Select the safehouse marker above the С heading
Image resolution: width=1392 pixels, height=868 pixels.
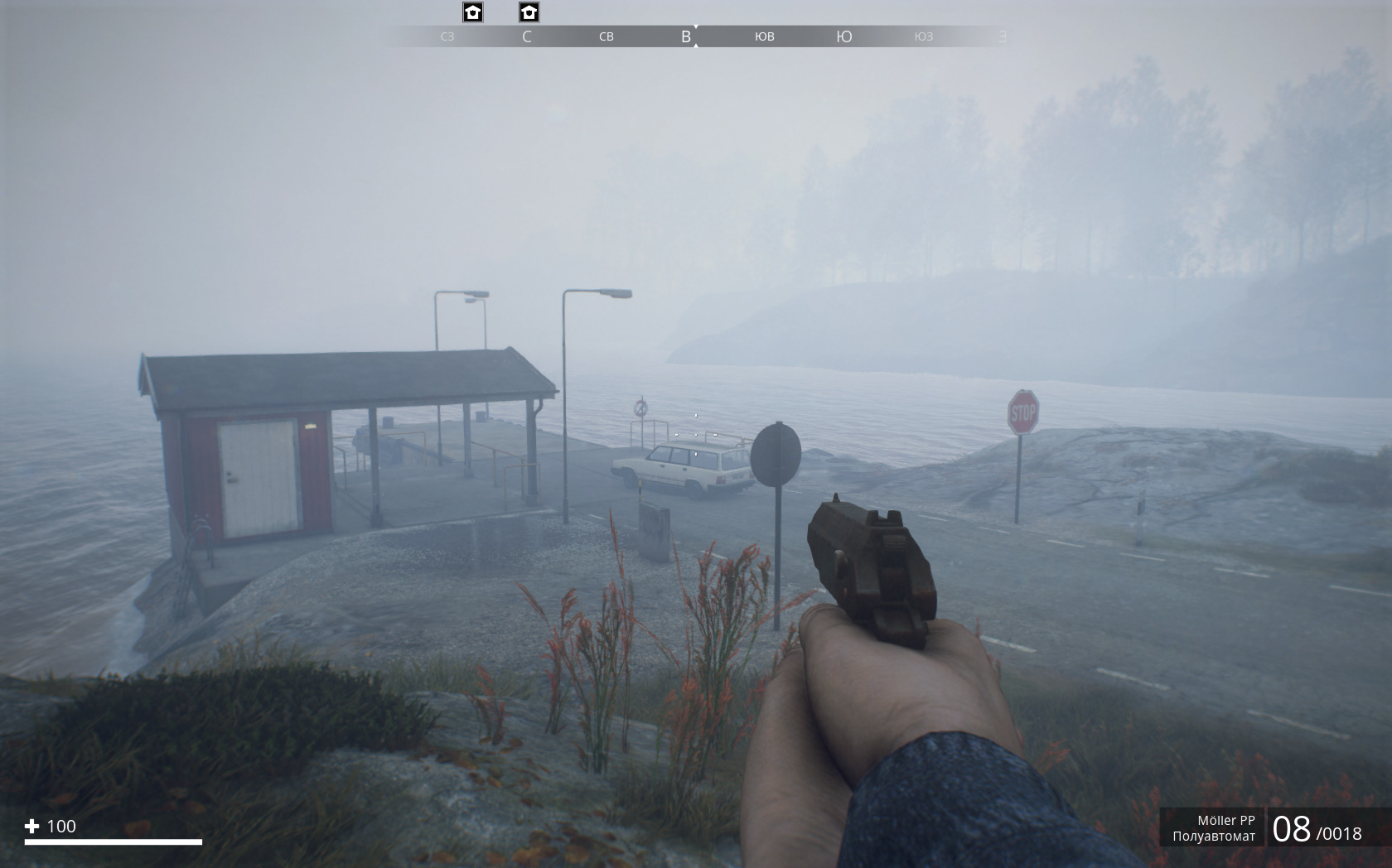529,12
